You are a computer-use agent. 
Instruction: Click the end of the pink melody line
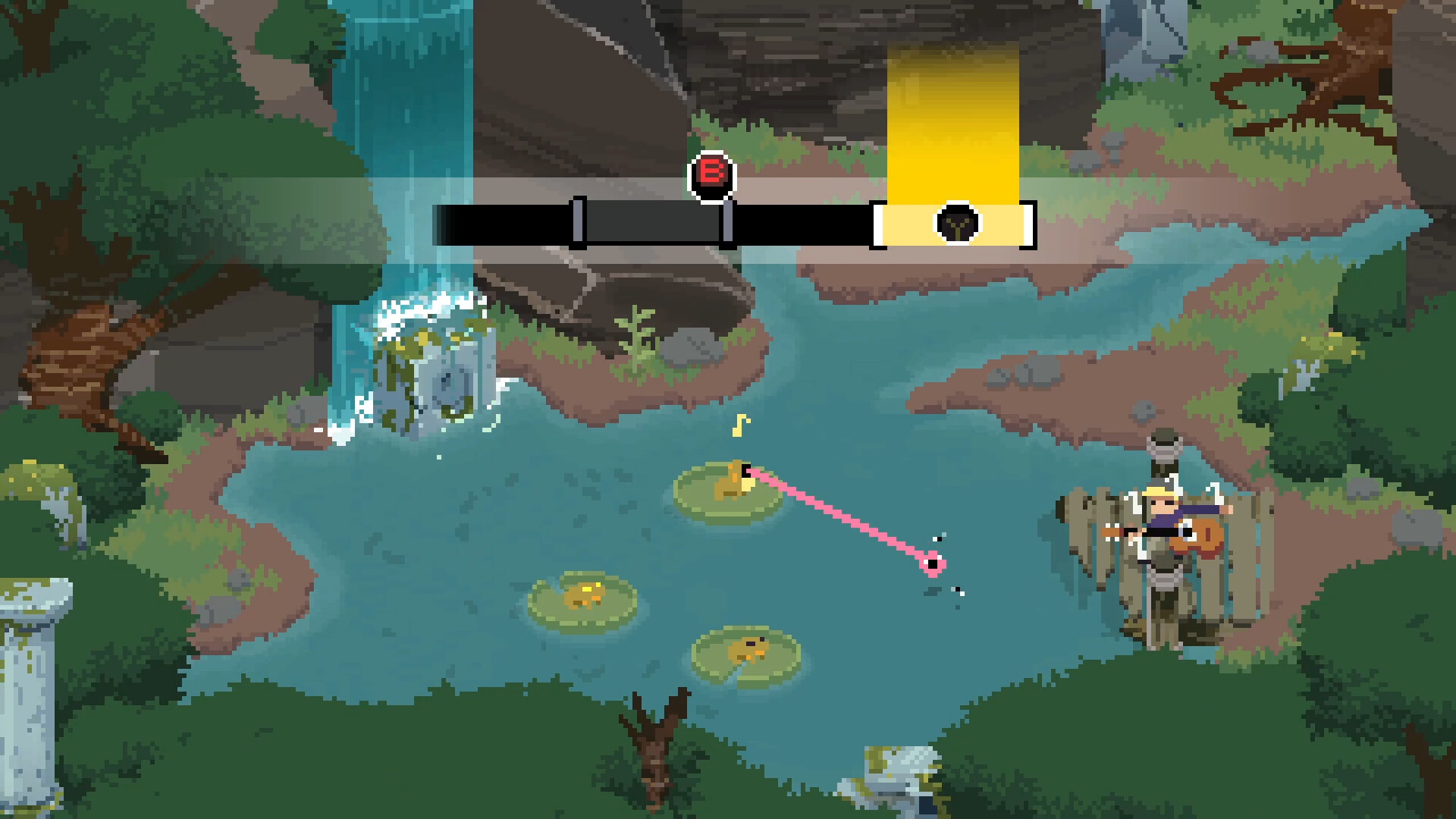[933, 563]
